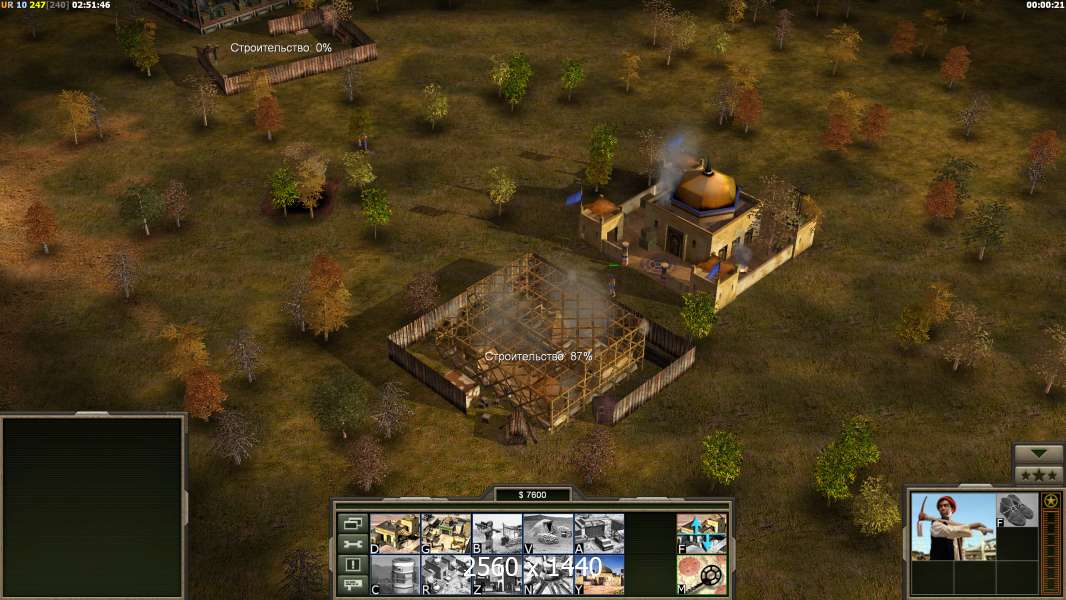This screenshot has height=600, width=1066.
Task: Select the build icon marked N
Action: [x=548, y=575]
